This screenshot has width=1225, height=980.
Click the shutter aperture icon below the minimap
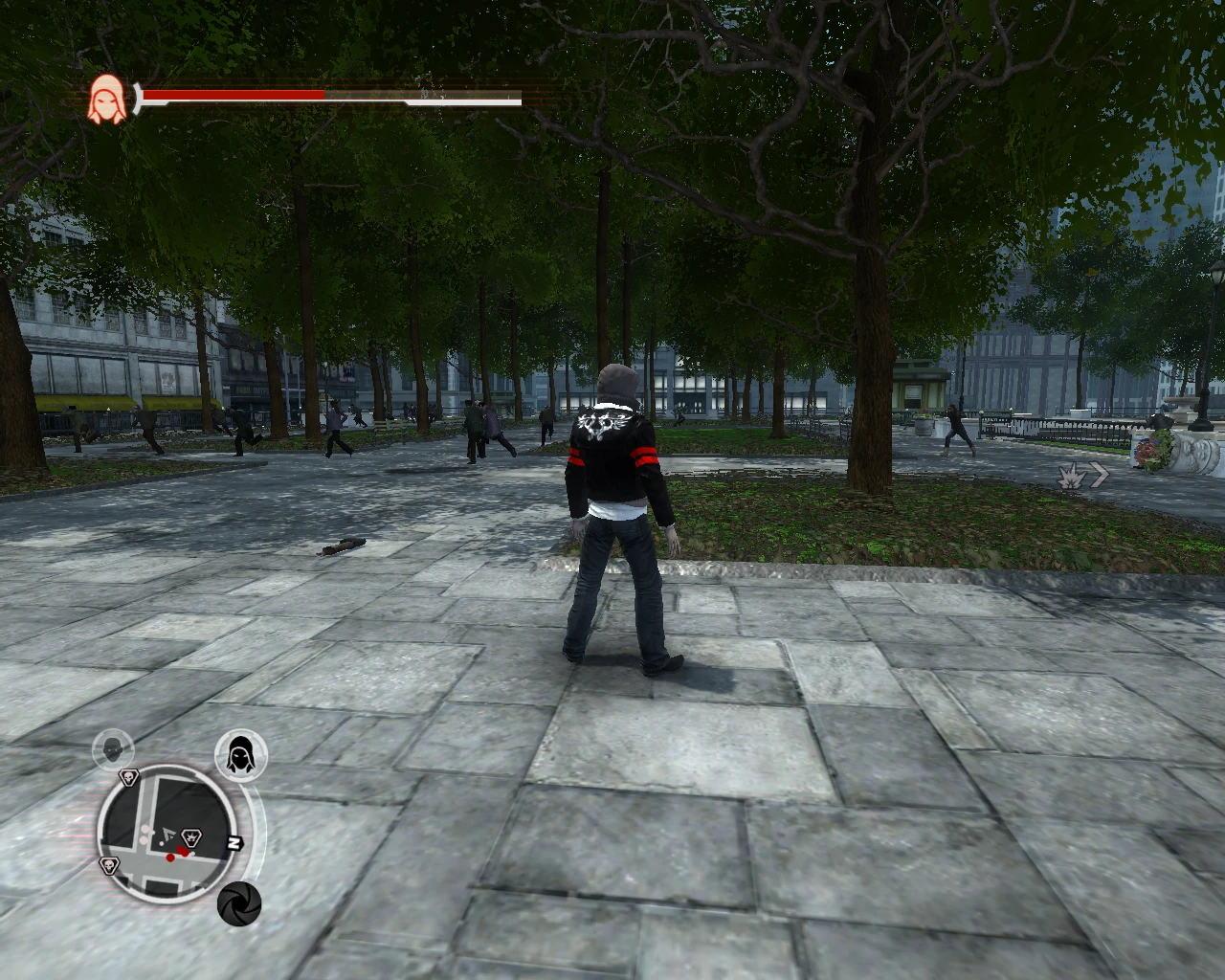[239, 902]
